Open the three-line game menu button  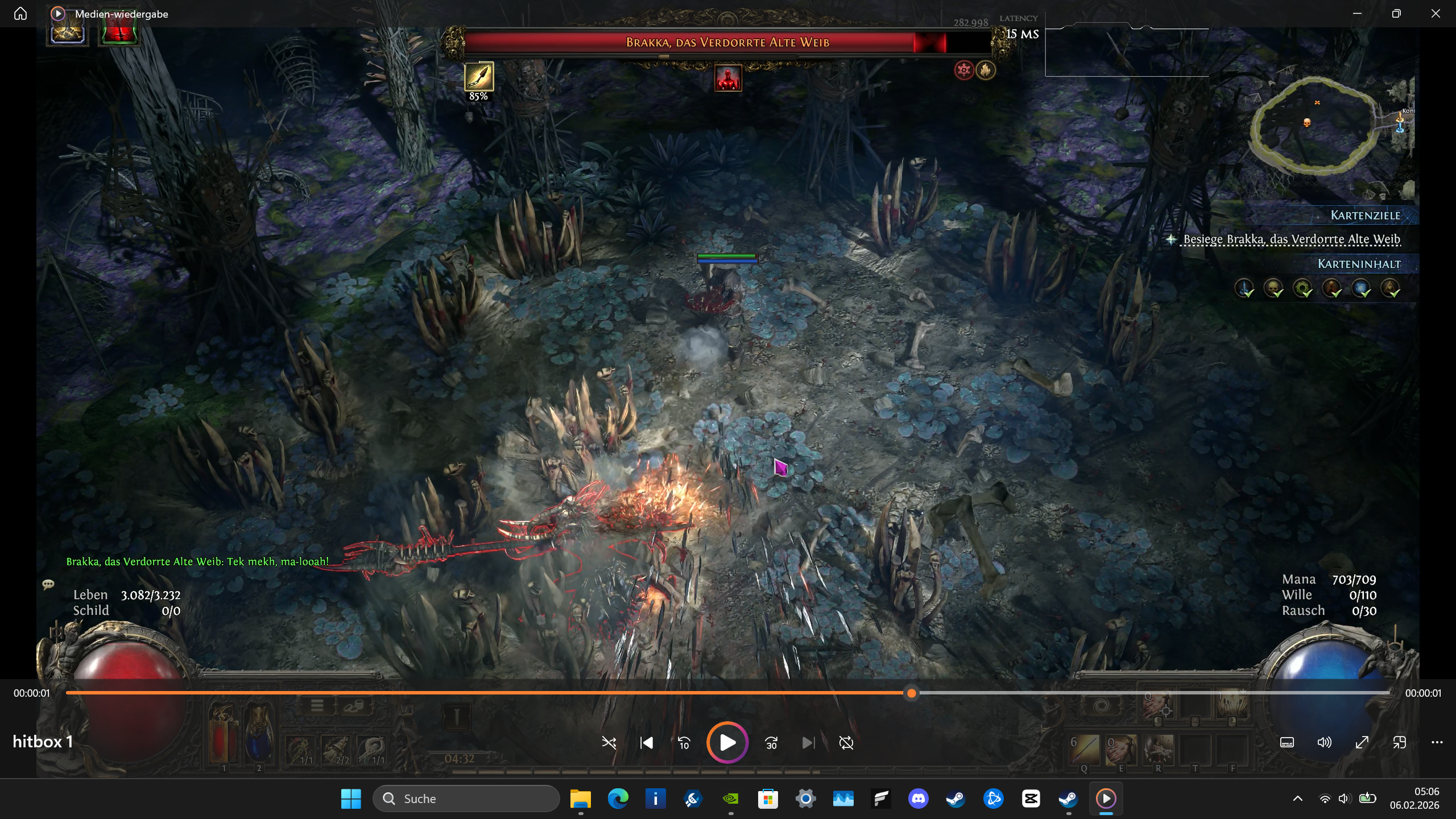pos(317,706)
